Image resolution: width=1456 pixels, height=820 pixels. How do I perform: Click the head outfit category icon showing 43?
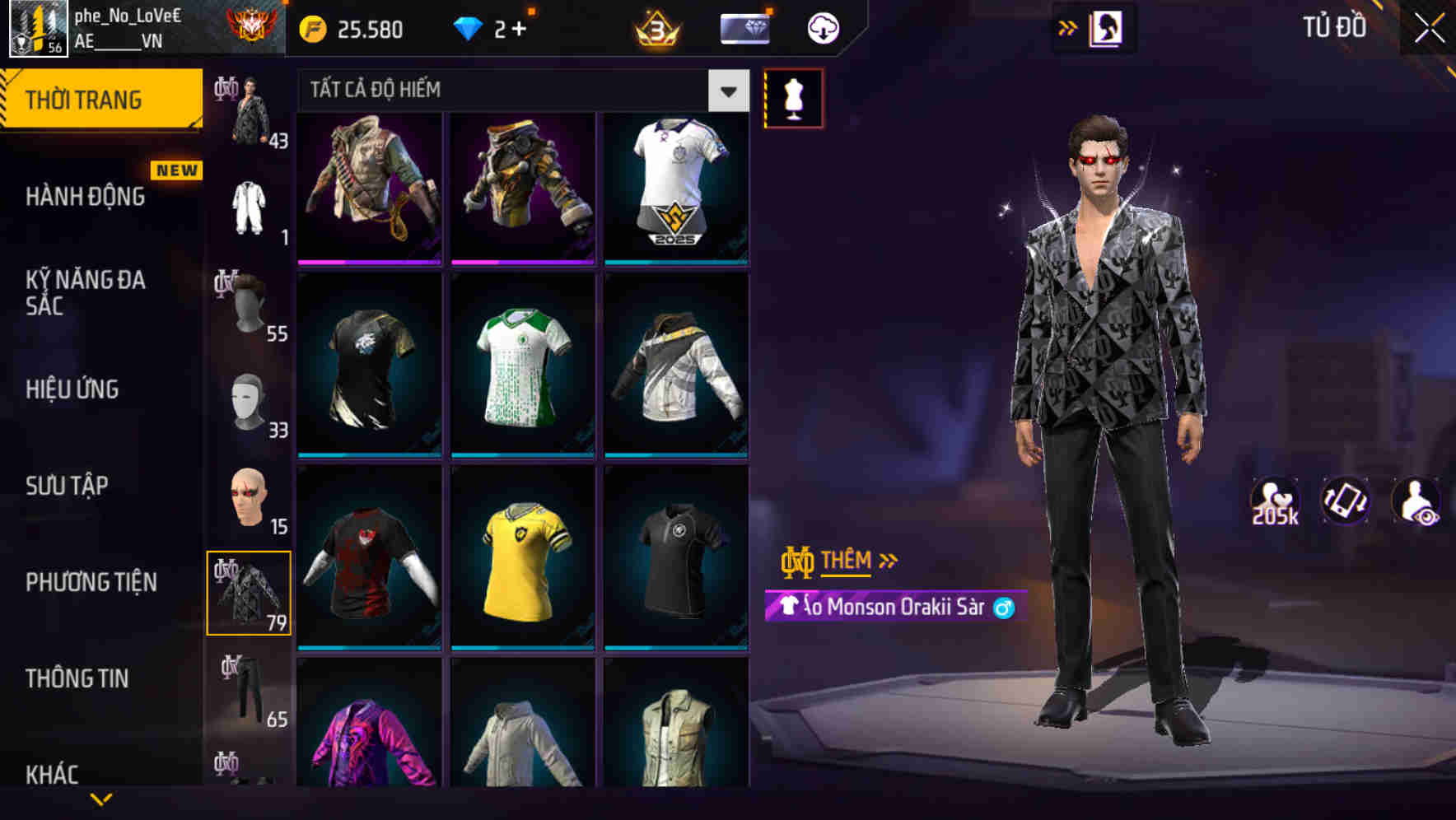coord(247,111)
